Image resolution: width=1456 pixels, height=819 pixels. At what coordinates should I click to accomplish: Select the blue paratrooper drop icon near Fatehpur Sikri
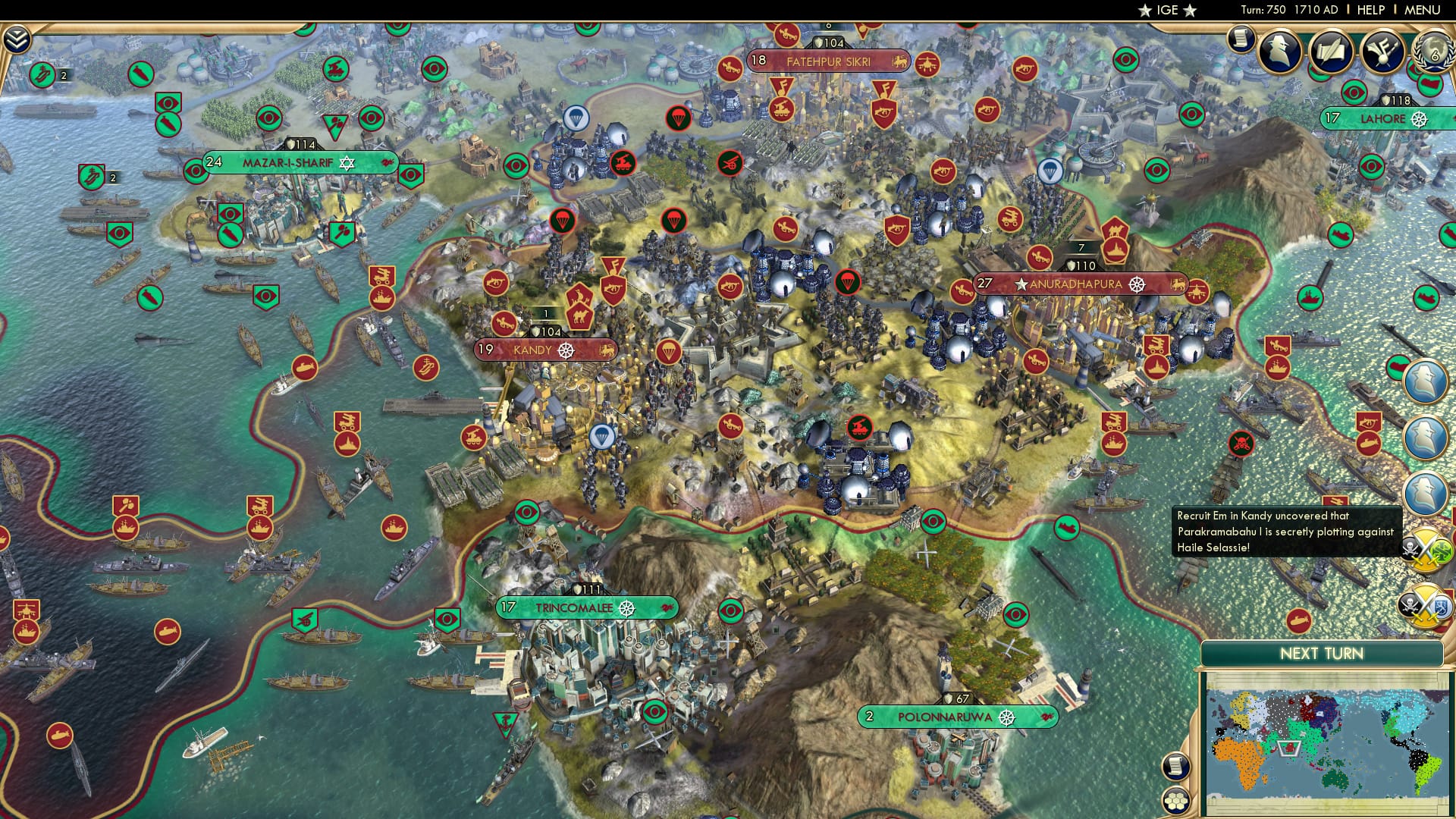coord(579,116)
